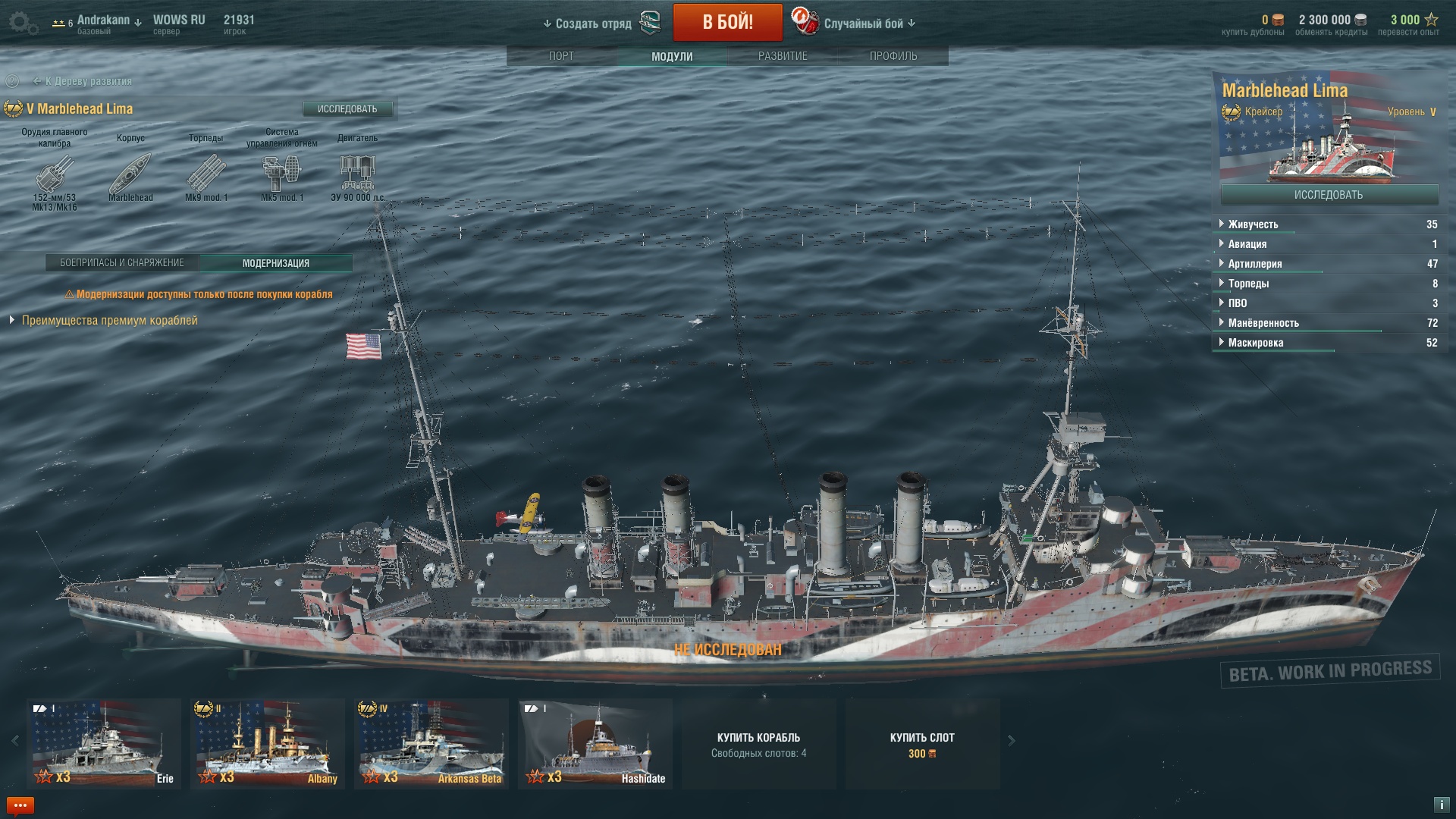Switch to БОЕПРИПАСЫ И СНАРЯЖЕНИЕ tab

122,263
